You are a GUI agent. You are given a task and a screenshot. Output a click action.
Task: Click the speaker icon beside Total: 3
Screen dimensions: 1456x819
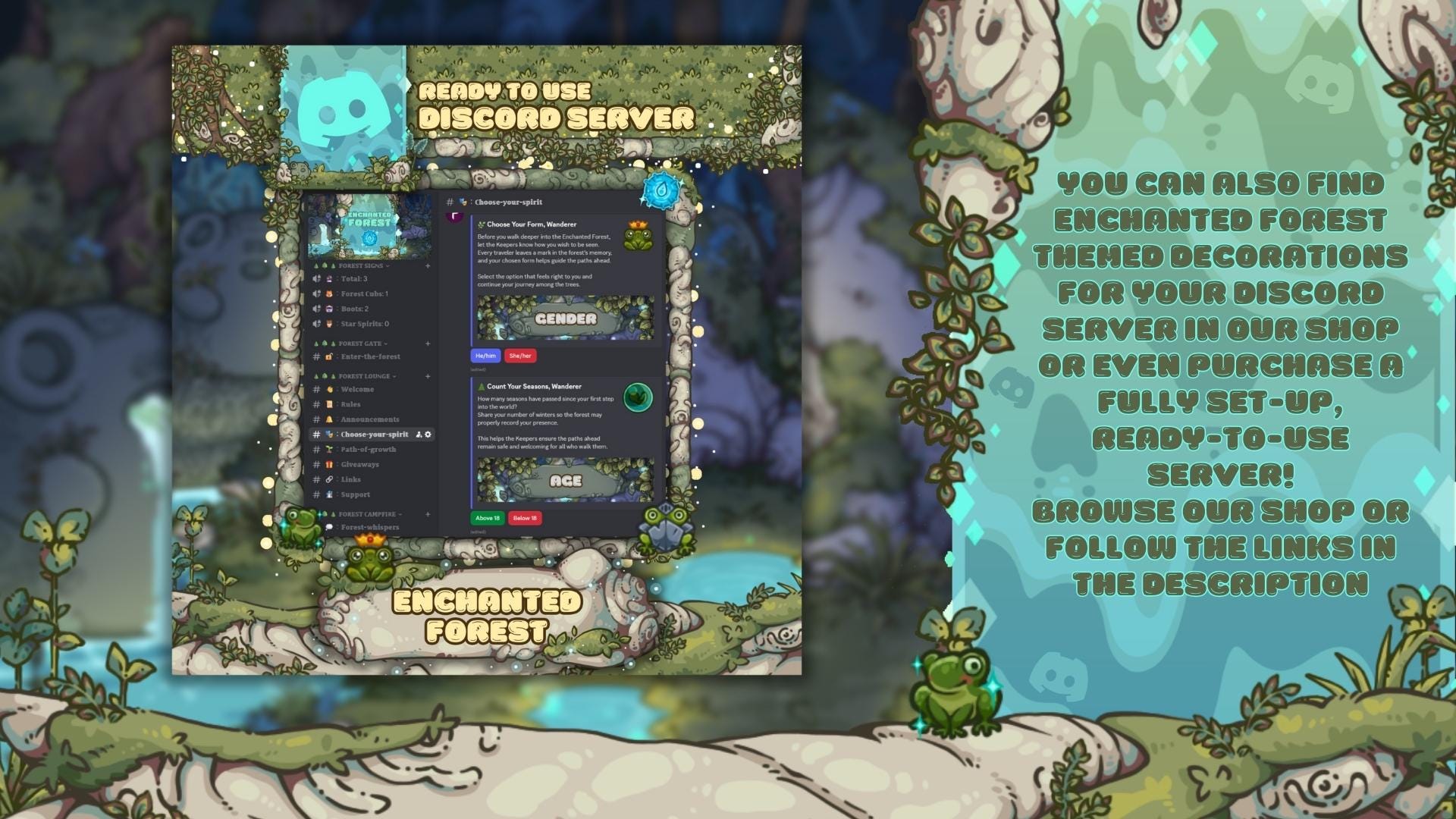tap(316, 278)
